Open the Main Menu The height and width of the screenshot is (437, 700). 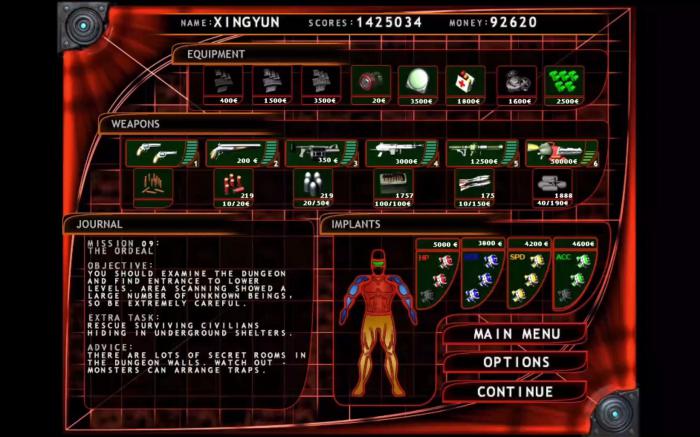pyautogui.click(x=514, y=333)
